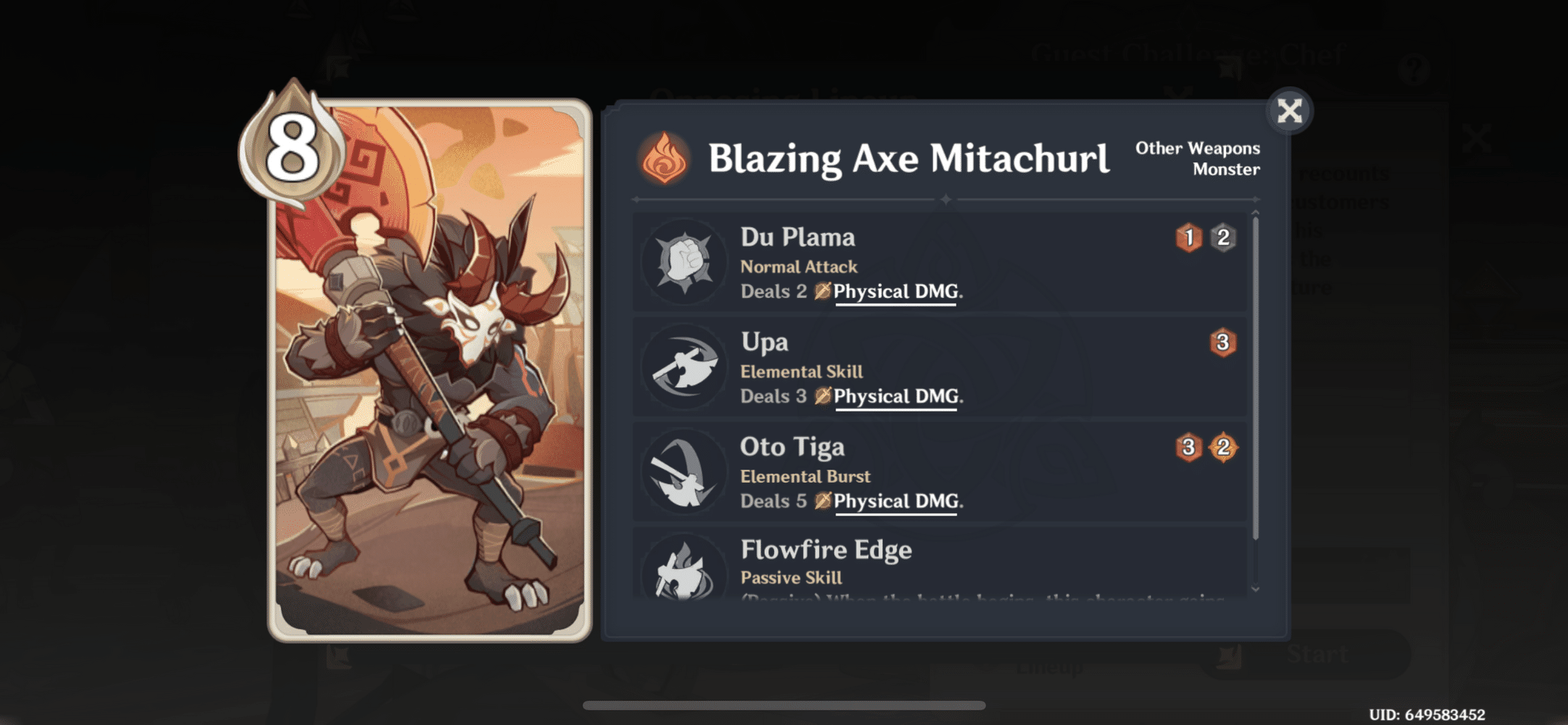1568x725 pixels.
Task: Click the gray matching dice cost on Du Plama
Action: [1225, 236]
